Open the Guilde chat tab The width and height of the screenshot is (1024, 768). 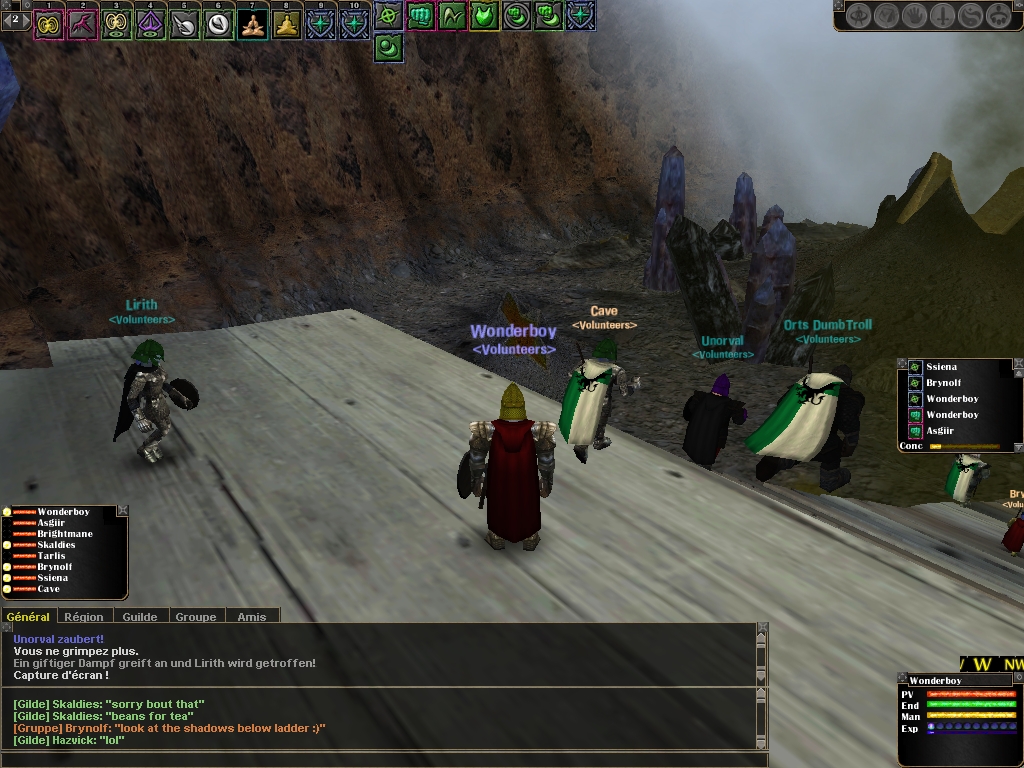[x=140, y=617]
